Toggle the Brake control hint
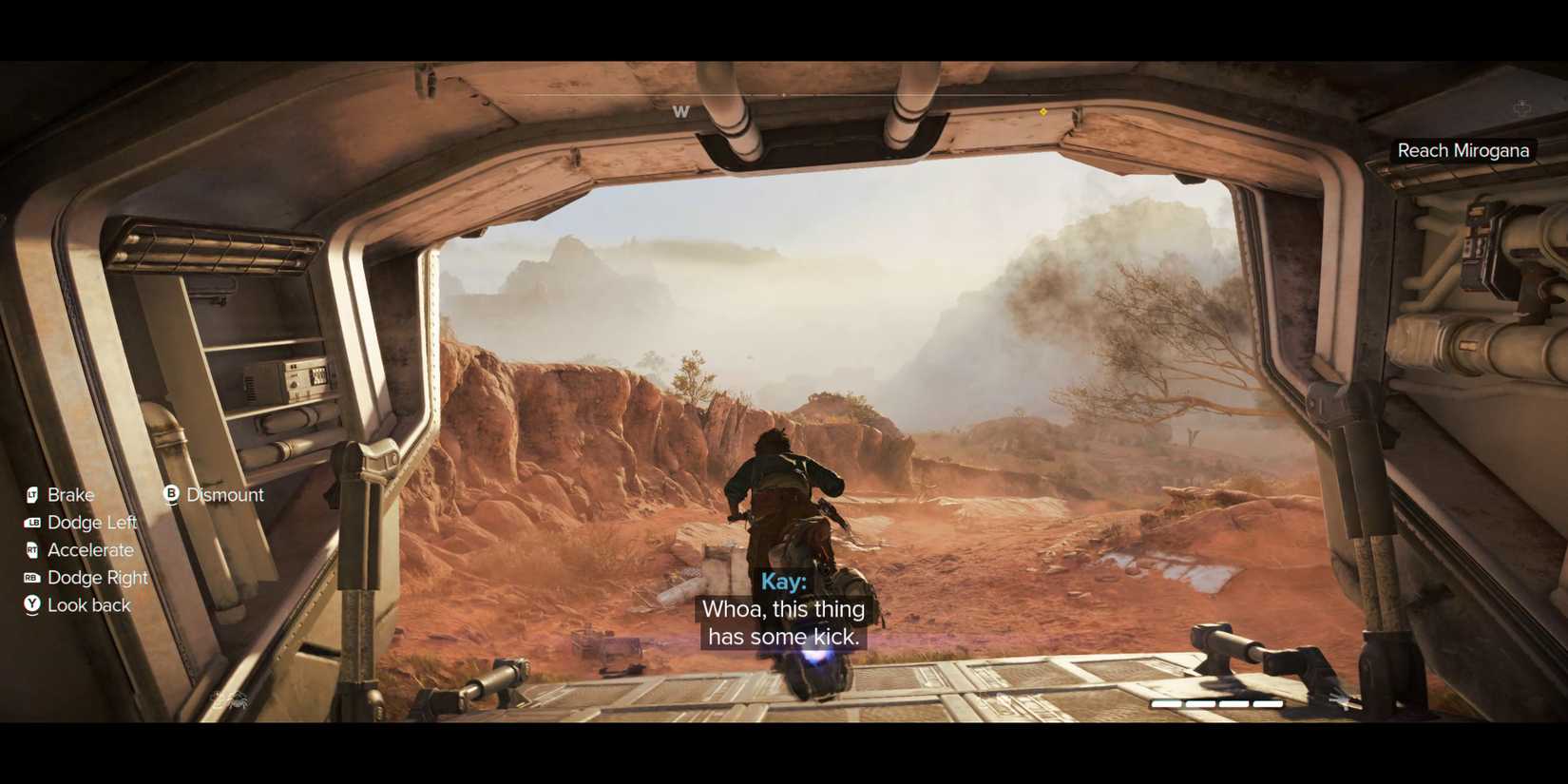1568x784 pixels. [70, 494]
